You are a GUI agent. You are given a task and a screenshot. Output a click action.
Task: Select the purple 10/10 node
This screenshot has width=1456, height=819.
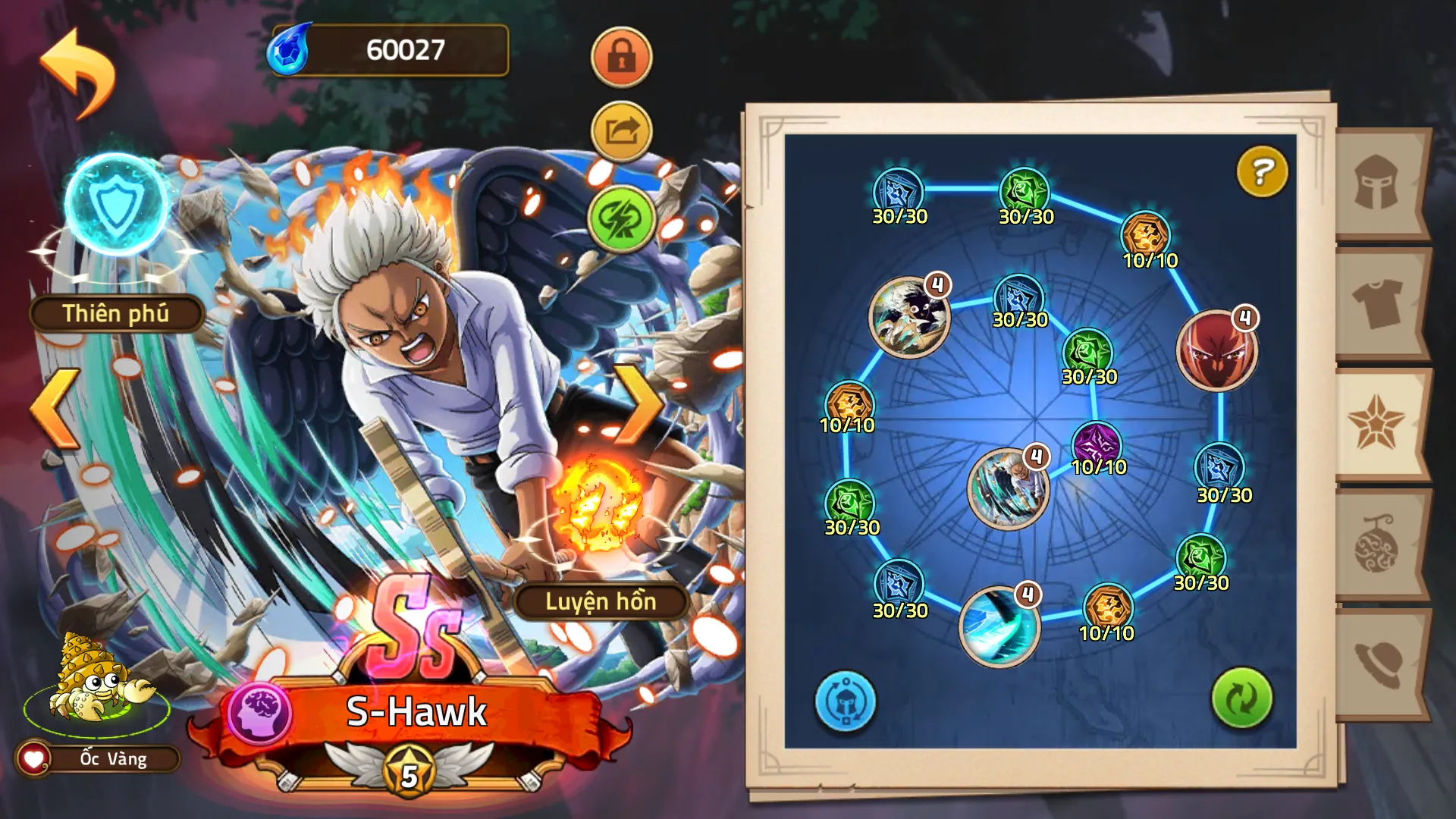pyautogui.click(x=1097, y=443)
